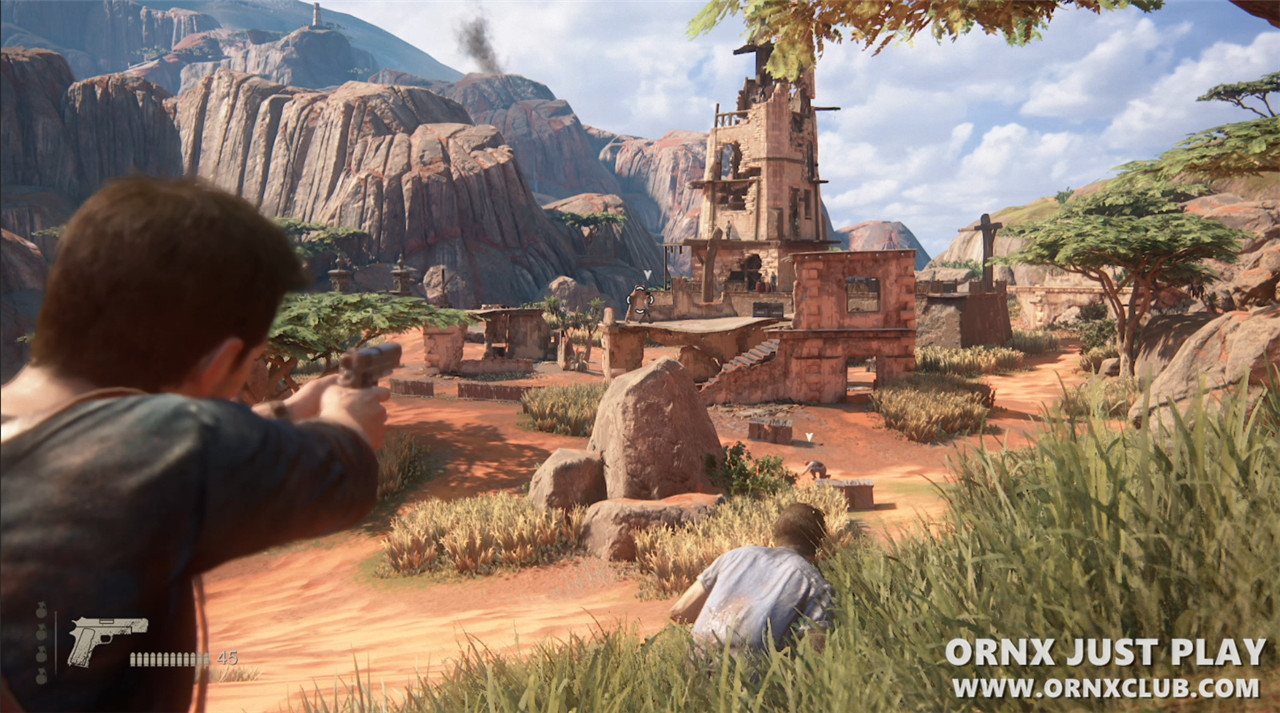The height and width of the screenshot is (713, 1280).
Task: Select the equipped pistol weapon icon
Action: pos(105,636)
